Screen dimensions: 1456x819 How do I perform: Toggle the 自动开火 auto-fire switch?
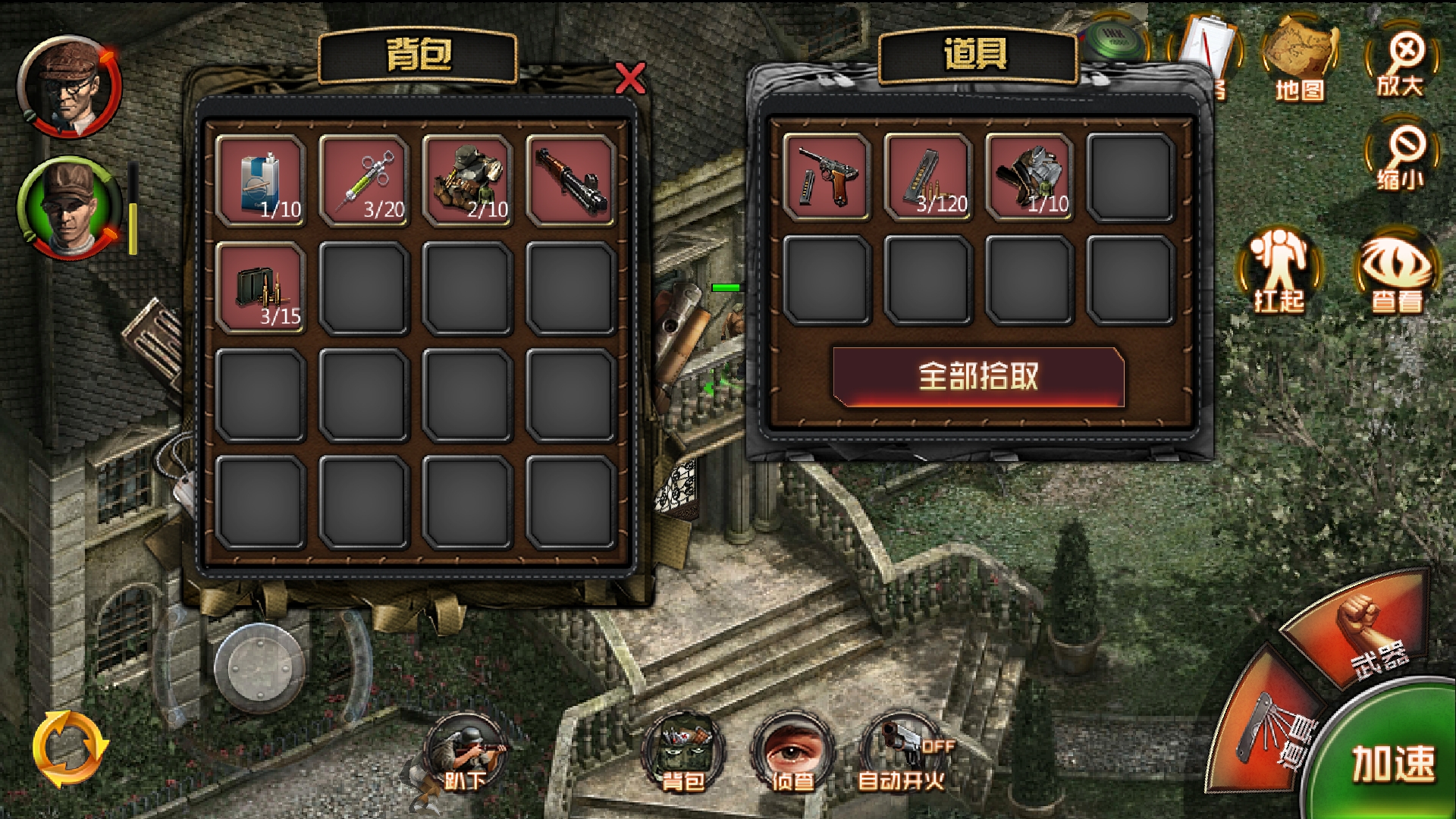(902, 751)
